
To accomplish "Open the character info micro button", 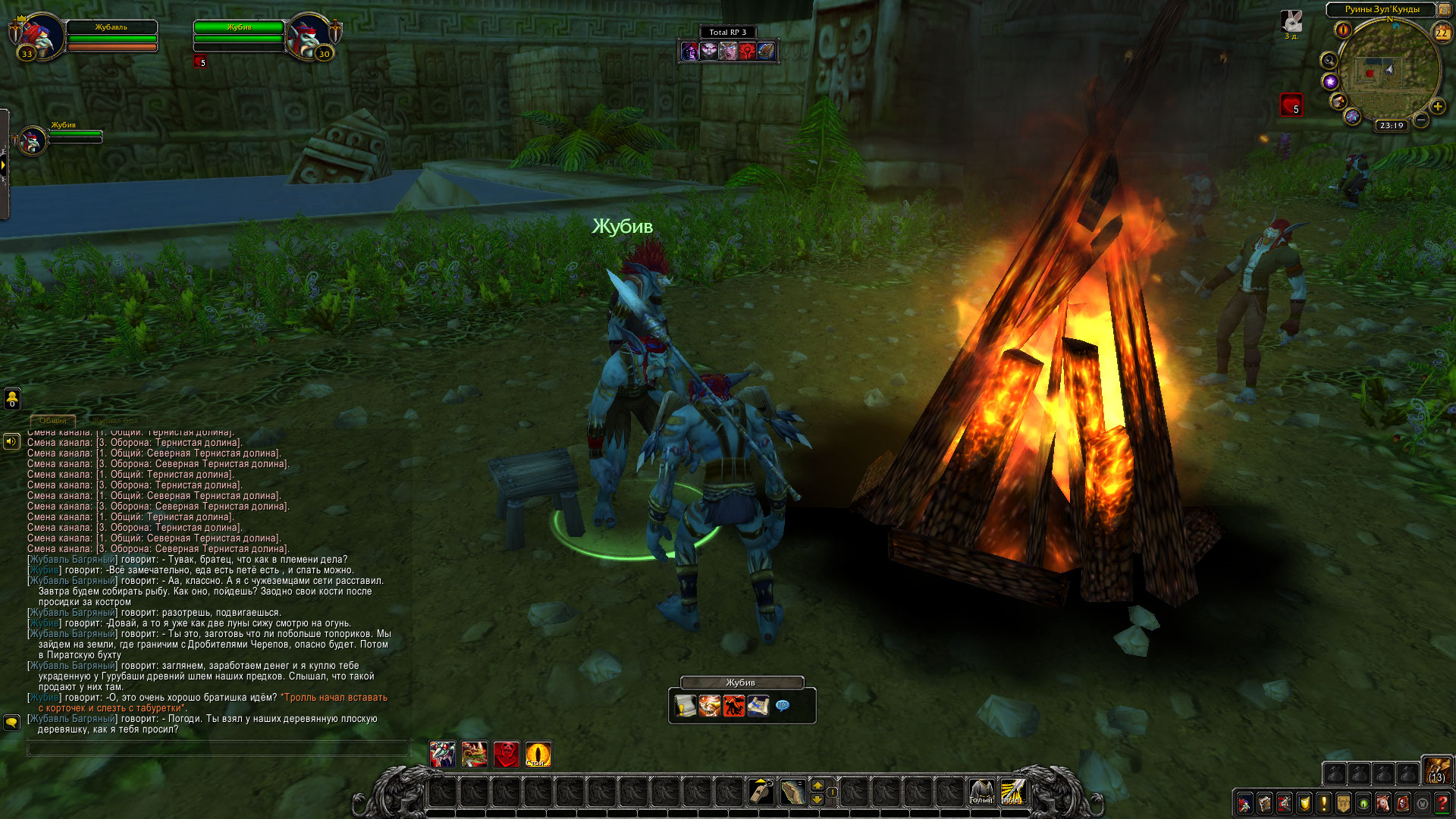I will point(1244,802).
